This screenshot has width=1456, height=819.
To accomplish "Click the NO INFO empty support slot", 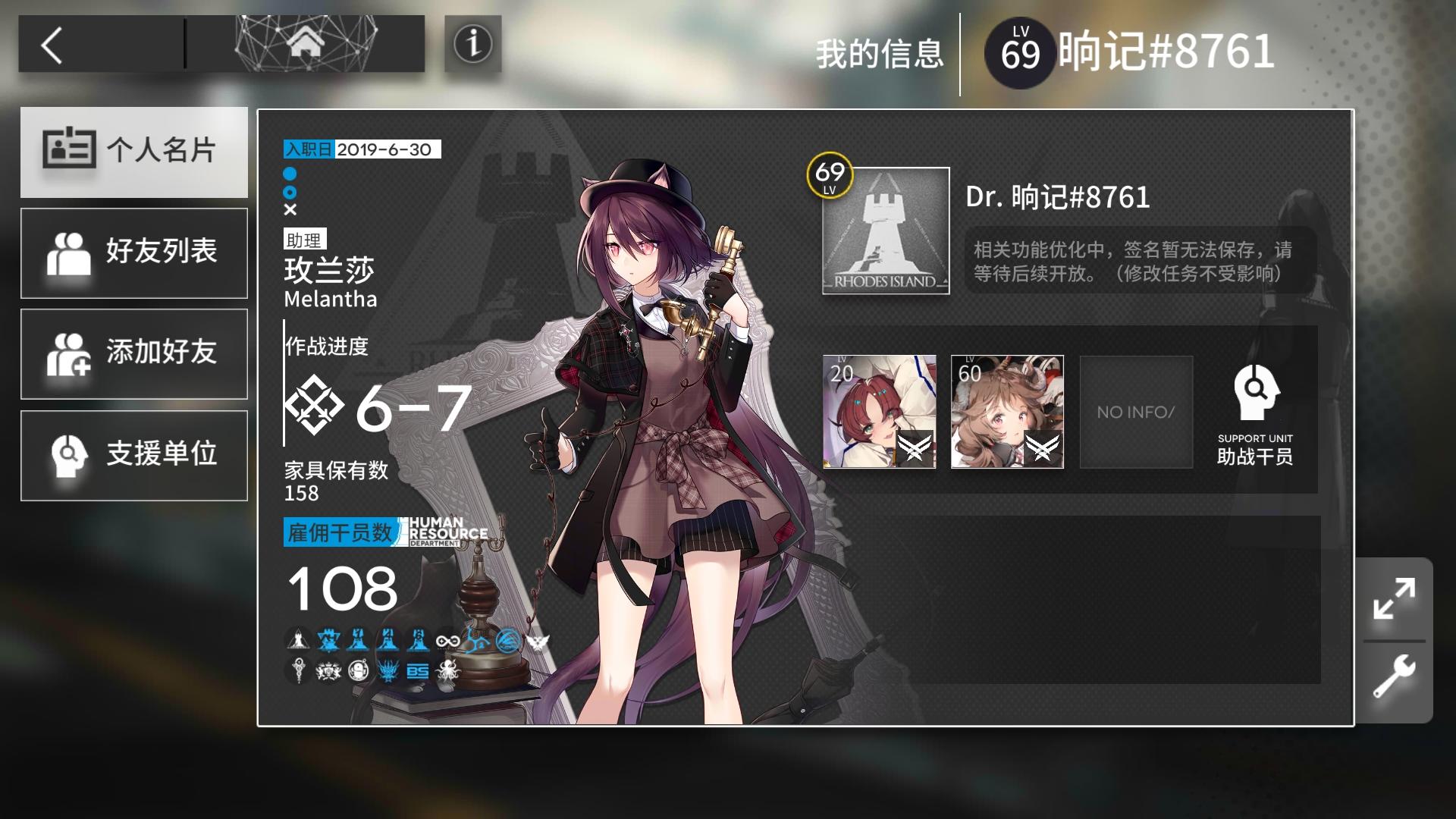I will (x=1135, y=412).
